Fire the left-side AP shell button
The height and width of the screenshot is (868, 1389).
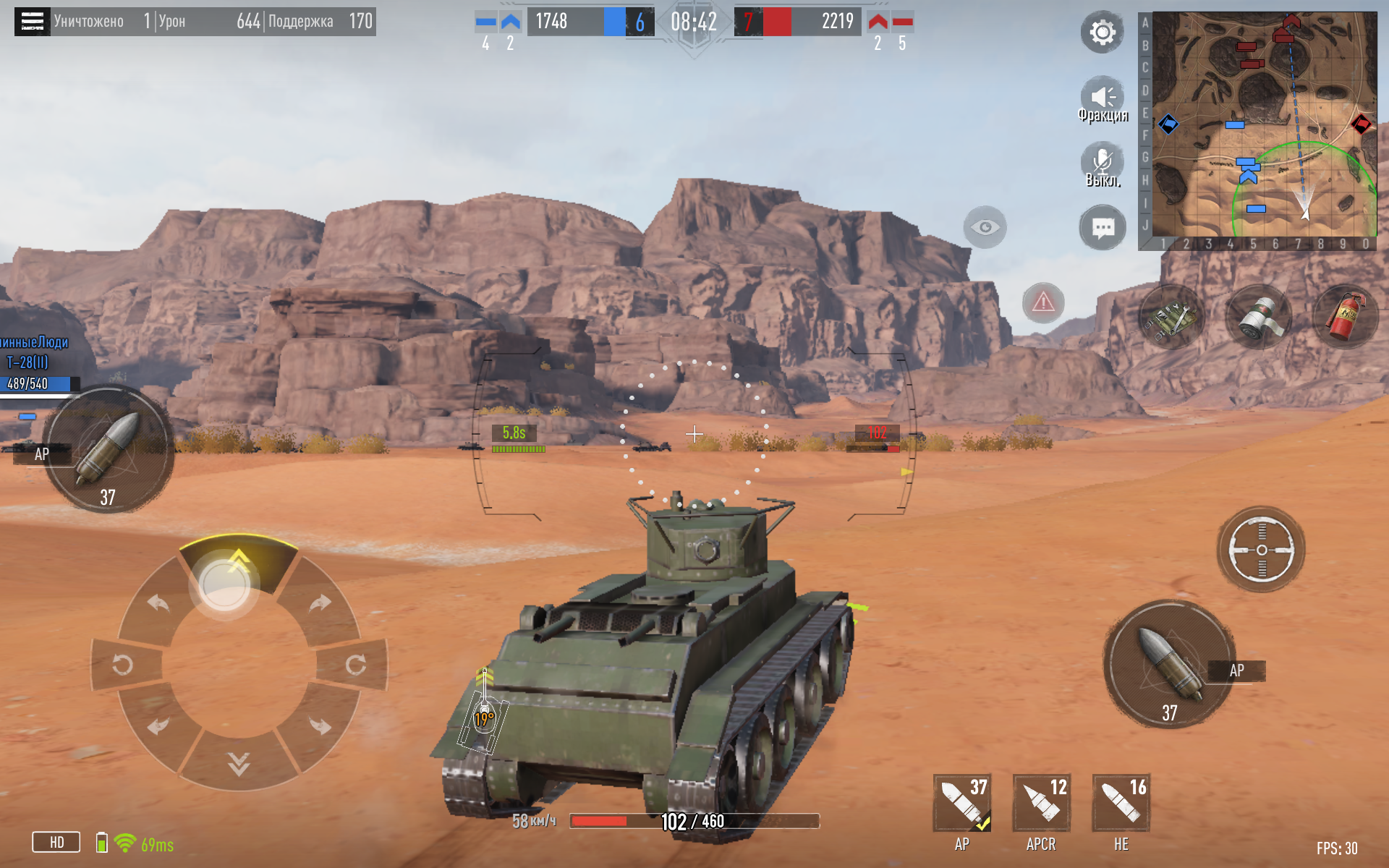click(x=109, y=448)
